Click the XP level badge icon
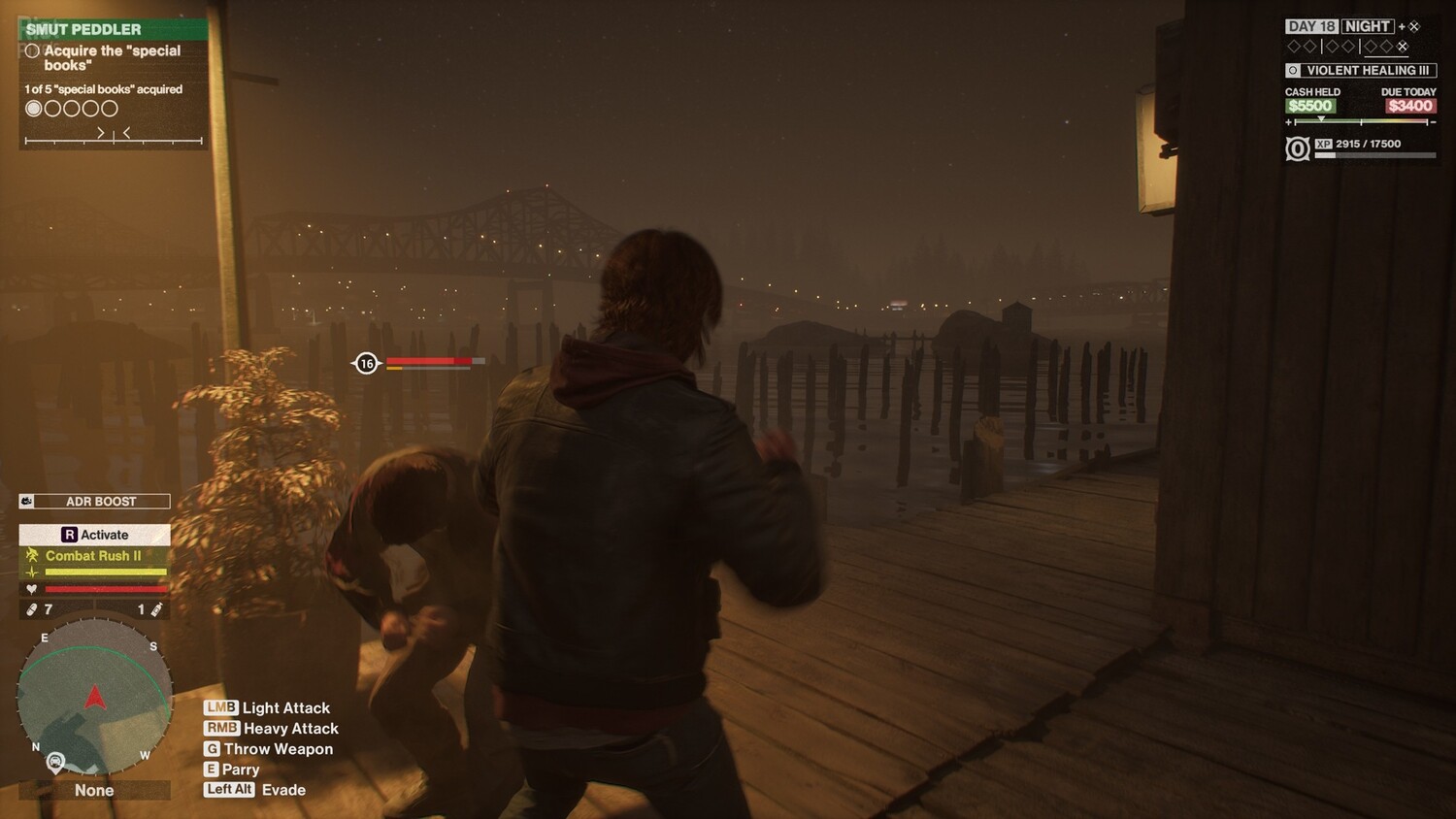1456x819 pixels. (x=1297, y=148)
